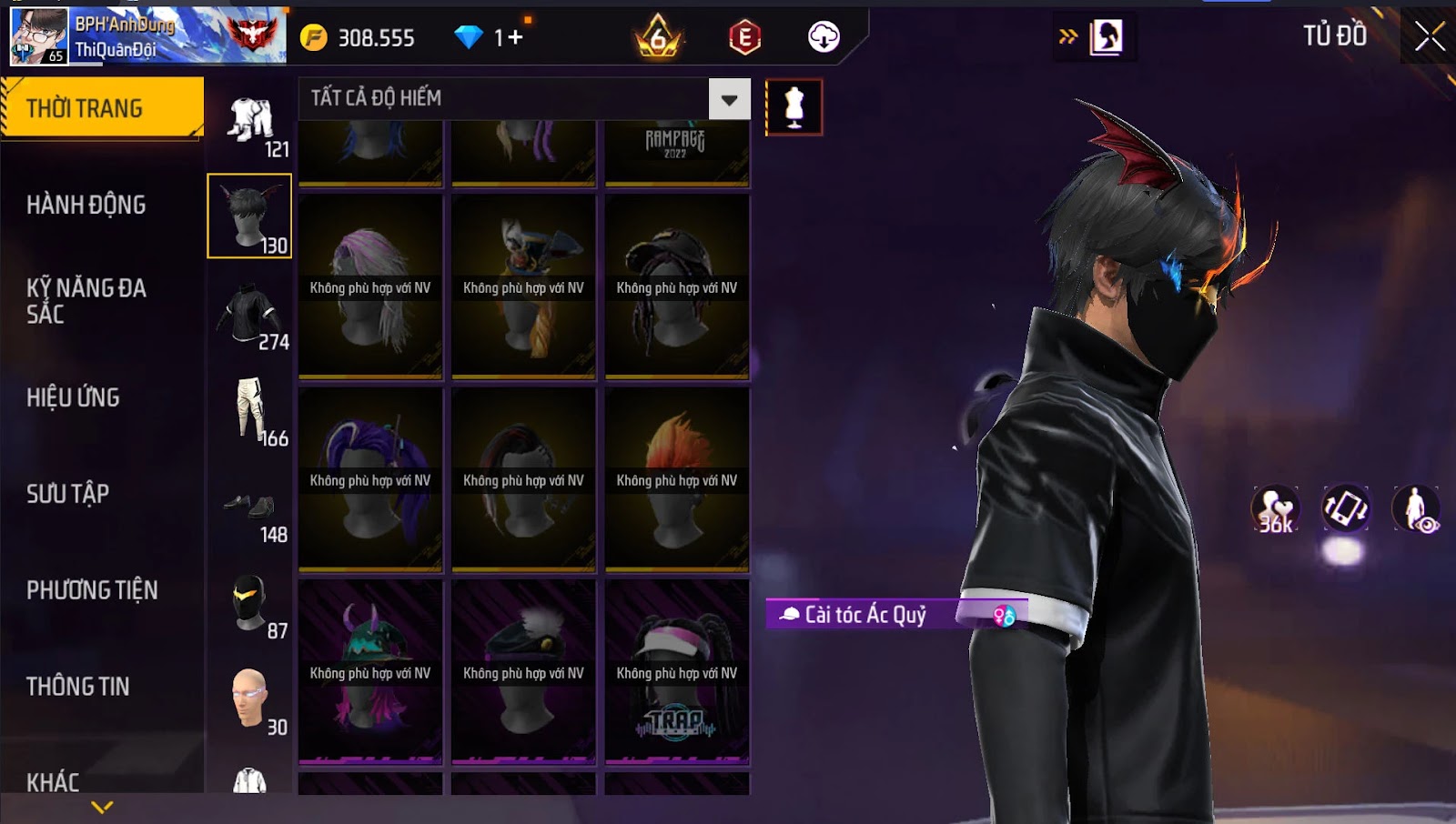Screen dimensions: 1456x824
Task: Choose the shirt category with 274 items
Action: (x=249, y=315)
